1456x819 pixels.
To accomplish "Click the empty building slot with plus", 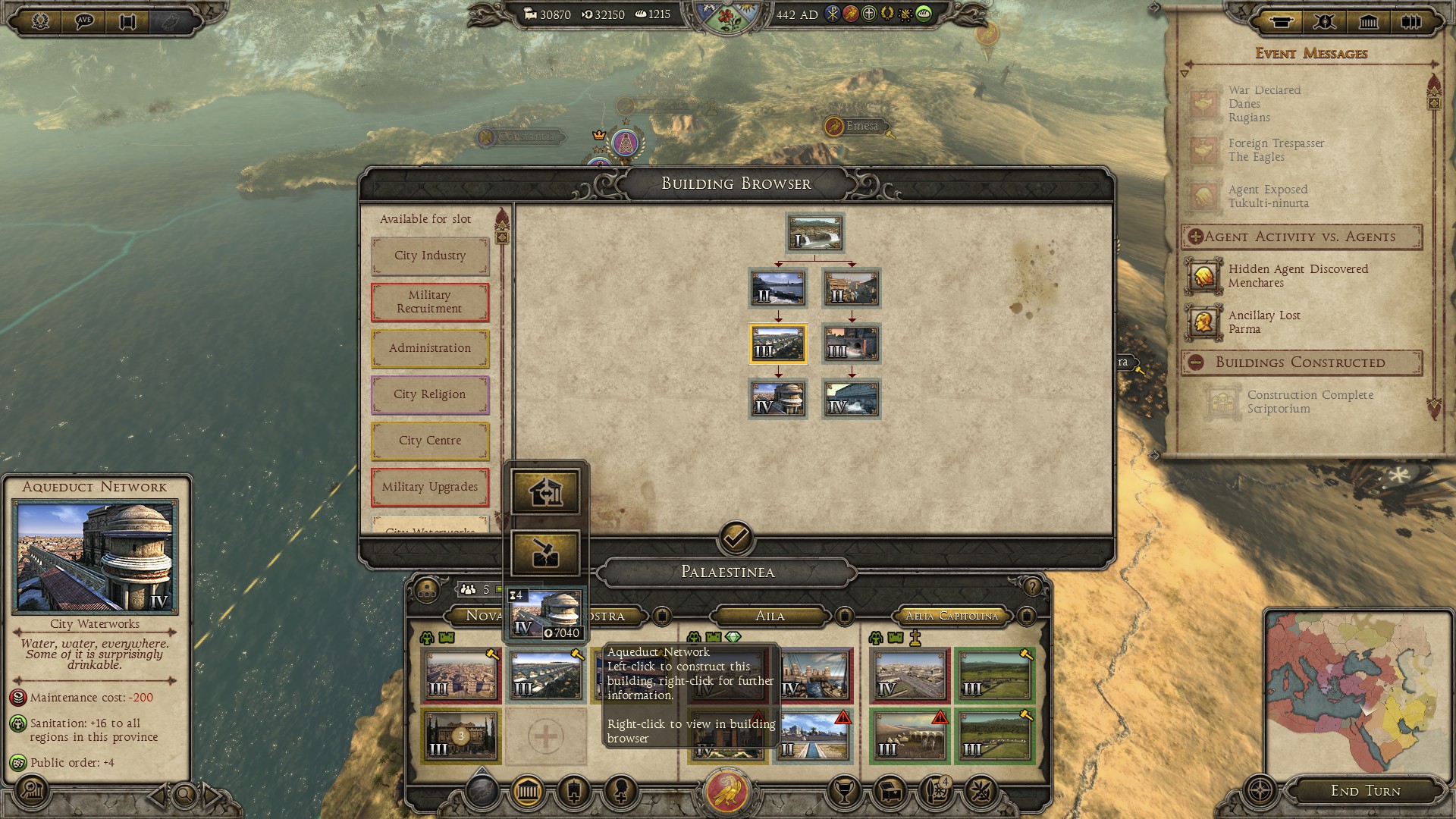I will (x=545, y=736).
